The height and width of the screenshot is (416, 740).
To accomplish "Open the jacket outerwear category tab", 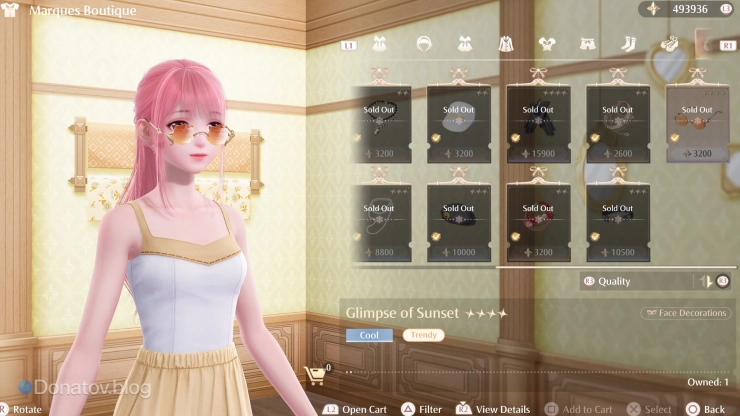I will click(506, 44).
